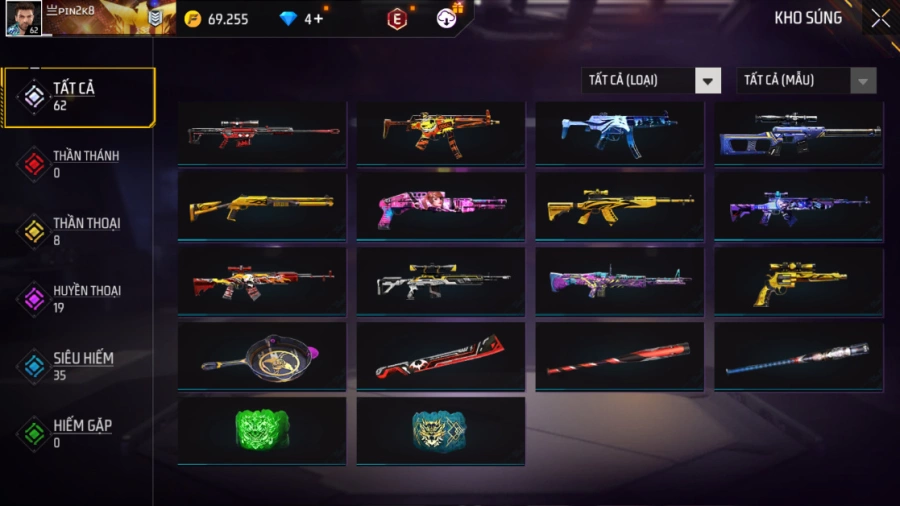Select the green glowing gloo wall skin
Viewport: 900px width, 506px height.
tap(262, 430)
